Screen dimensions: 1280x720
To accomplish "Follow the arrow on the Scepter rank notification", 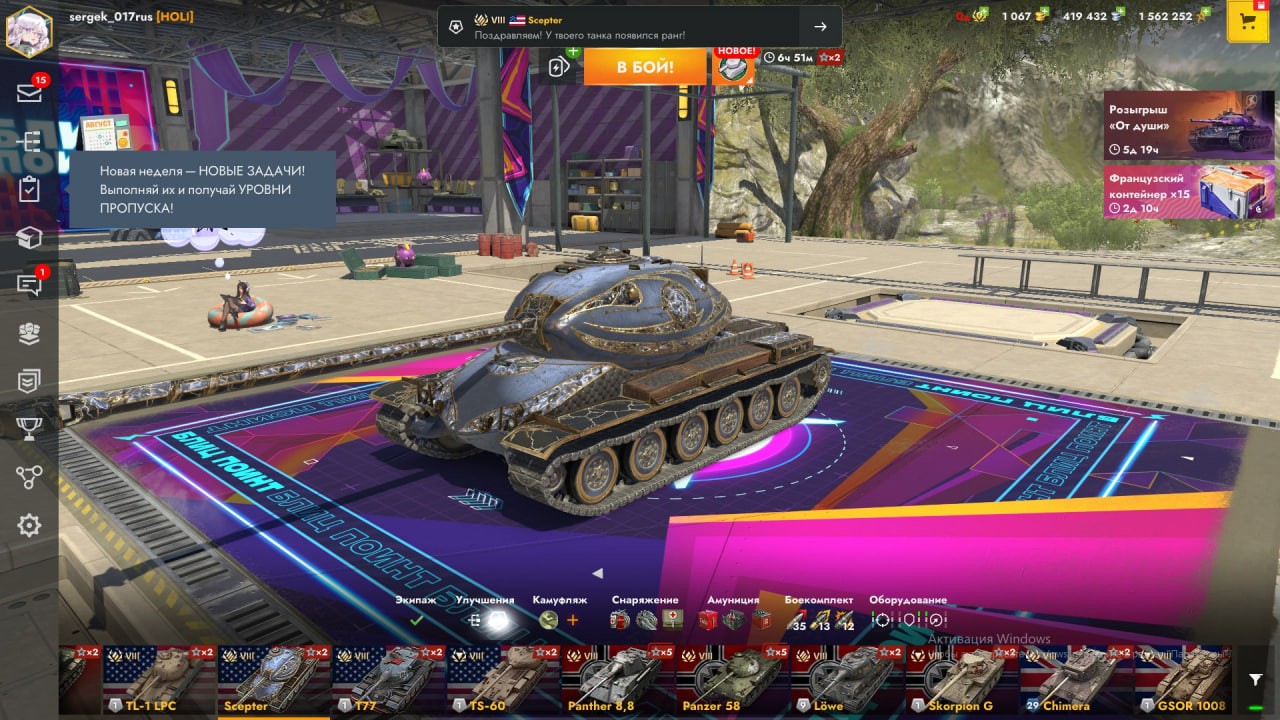I will coord(820,27).
